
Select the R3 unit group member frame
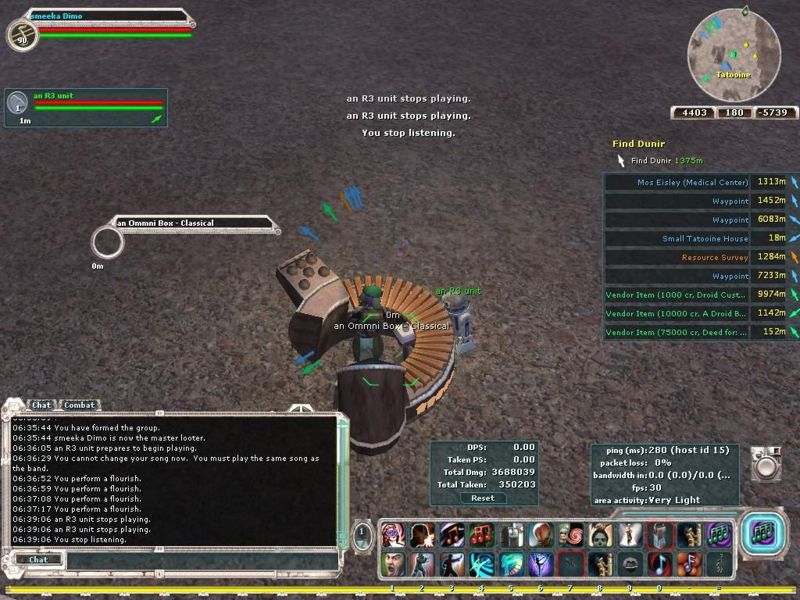[85, 107]
